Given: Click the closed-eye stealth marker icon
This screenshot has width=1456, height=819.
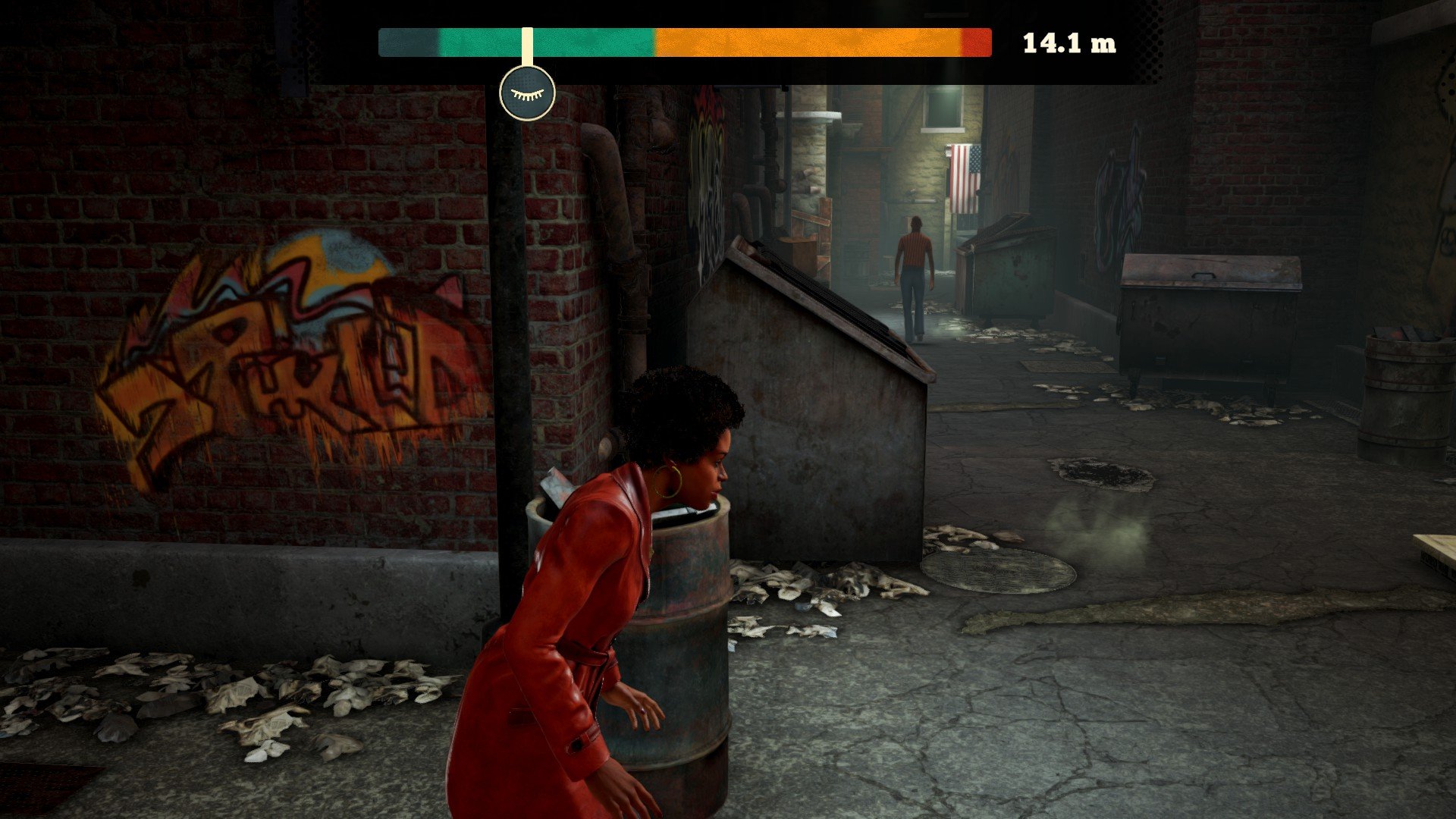Looking at the screenshot, I should [527, 93].
